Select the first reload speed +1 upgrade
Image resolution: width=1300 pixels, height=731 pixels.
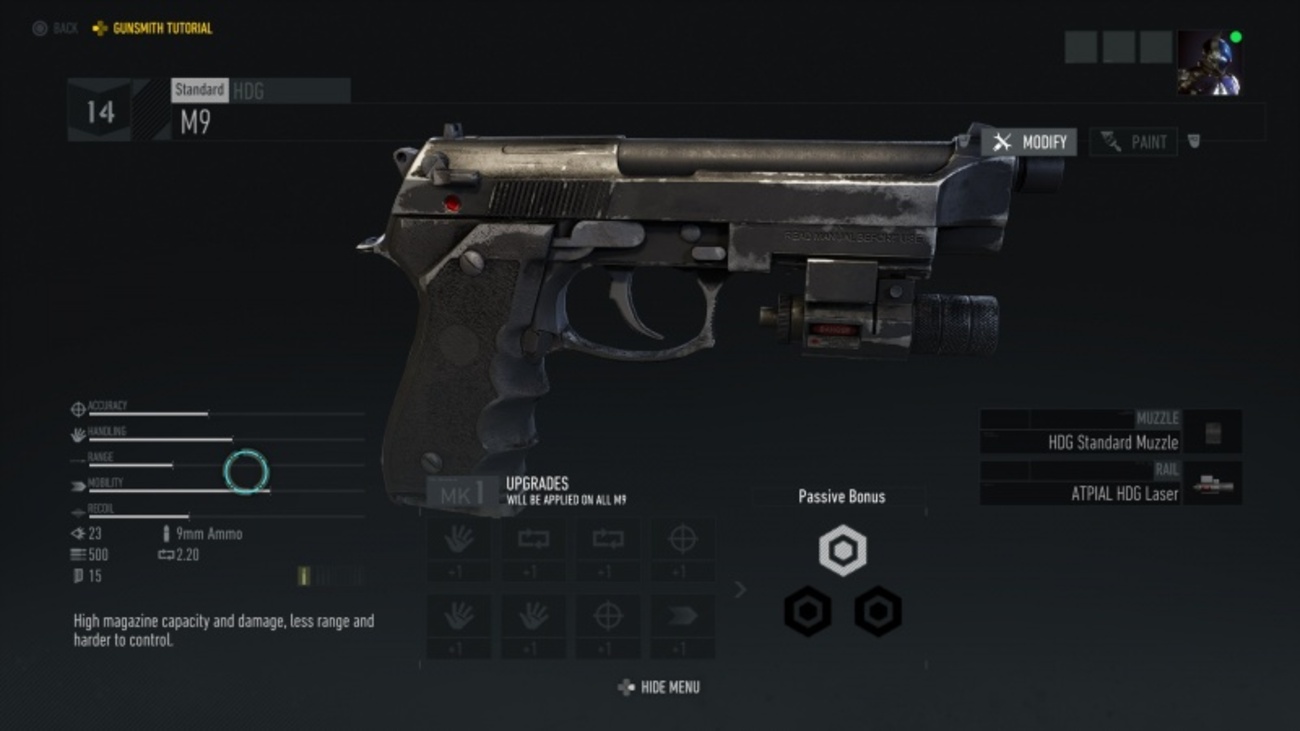[x=534, y=540]
